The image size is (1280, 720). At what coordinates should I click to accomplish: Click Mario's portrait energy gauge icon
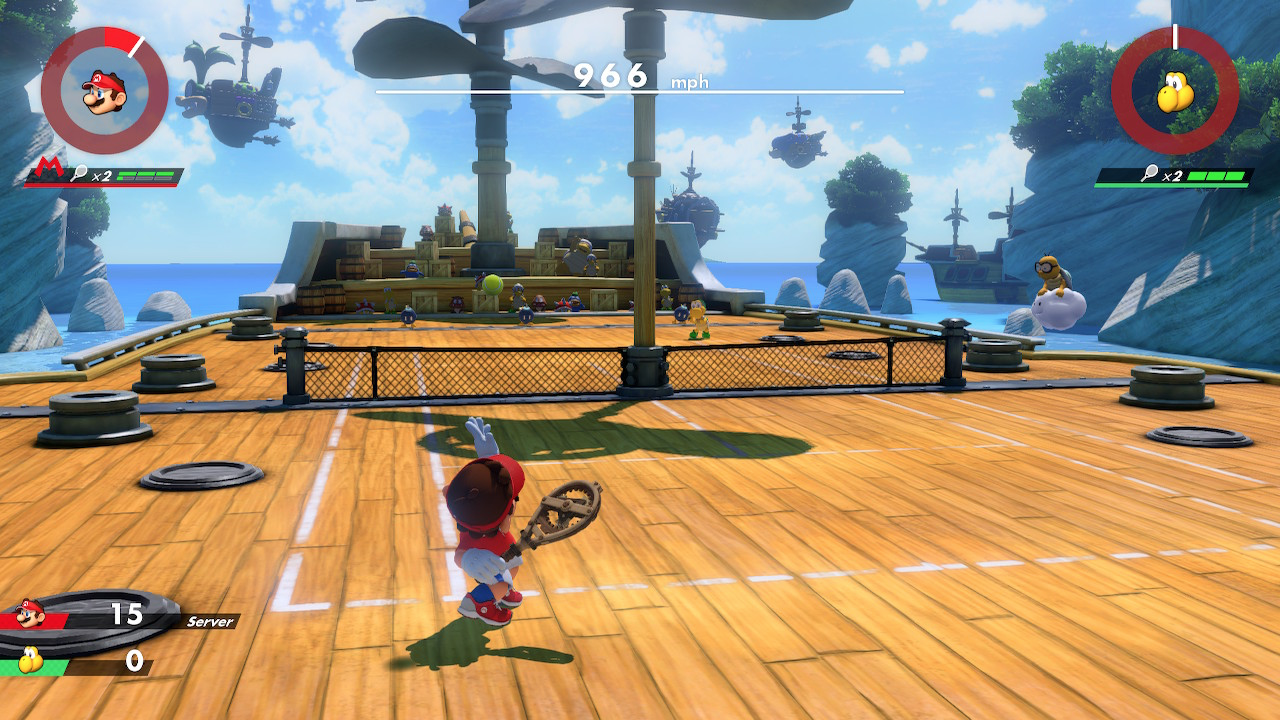[x=104, y=91]
